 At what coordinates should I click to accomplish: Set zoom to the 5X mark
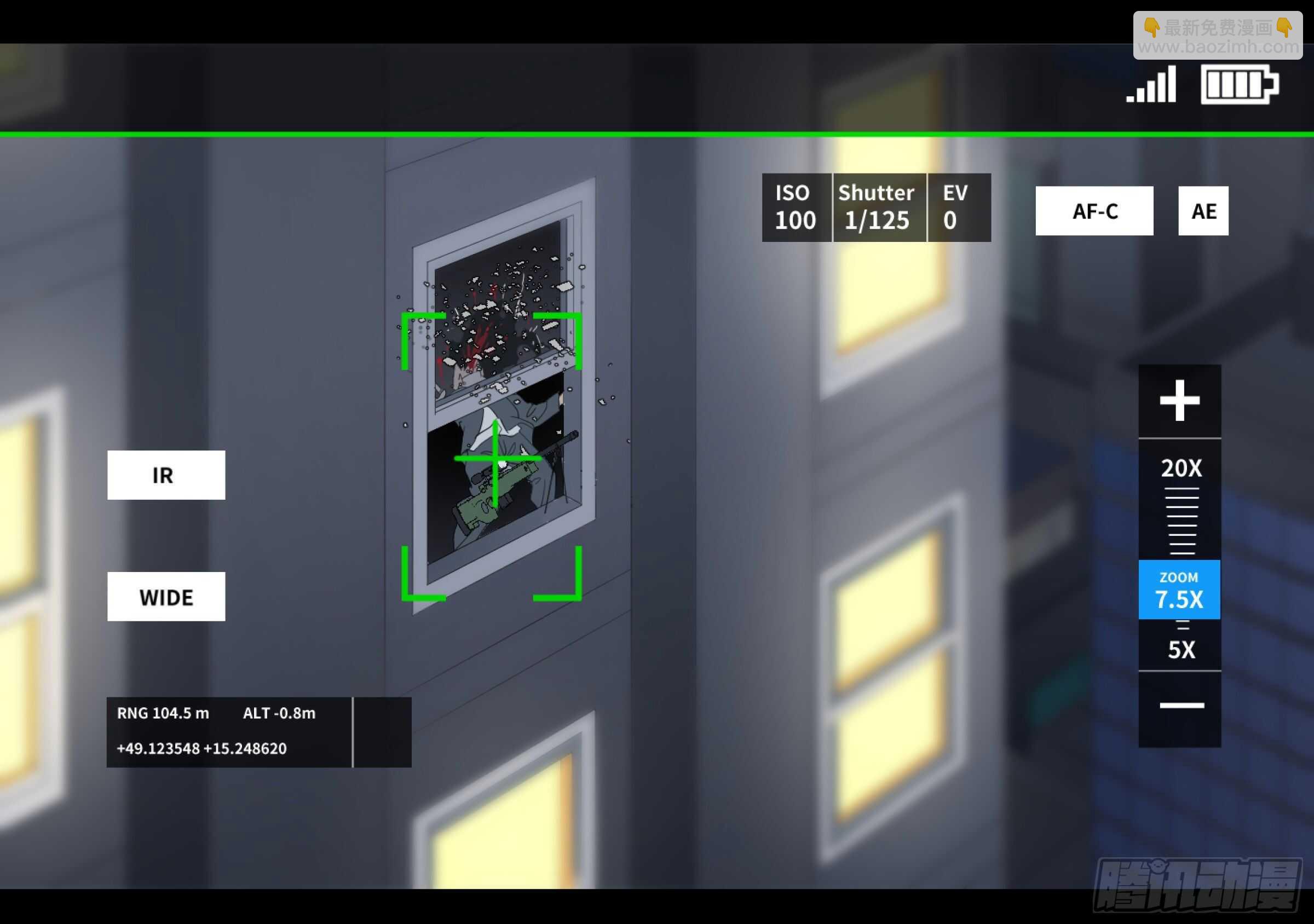[1181, 650]
